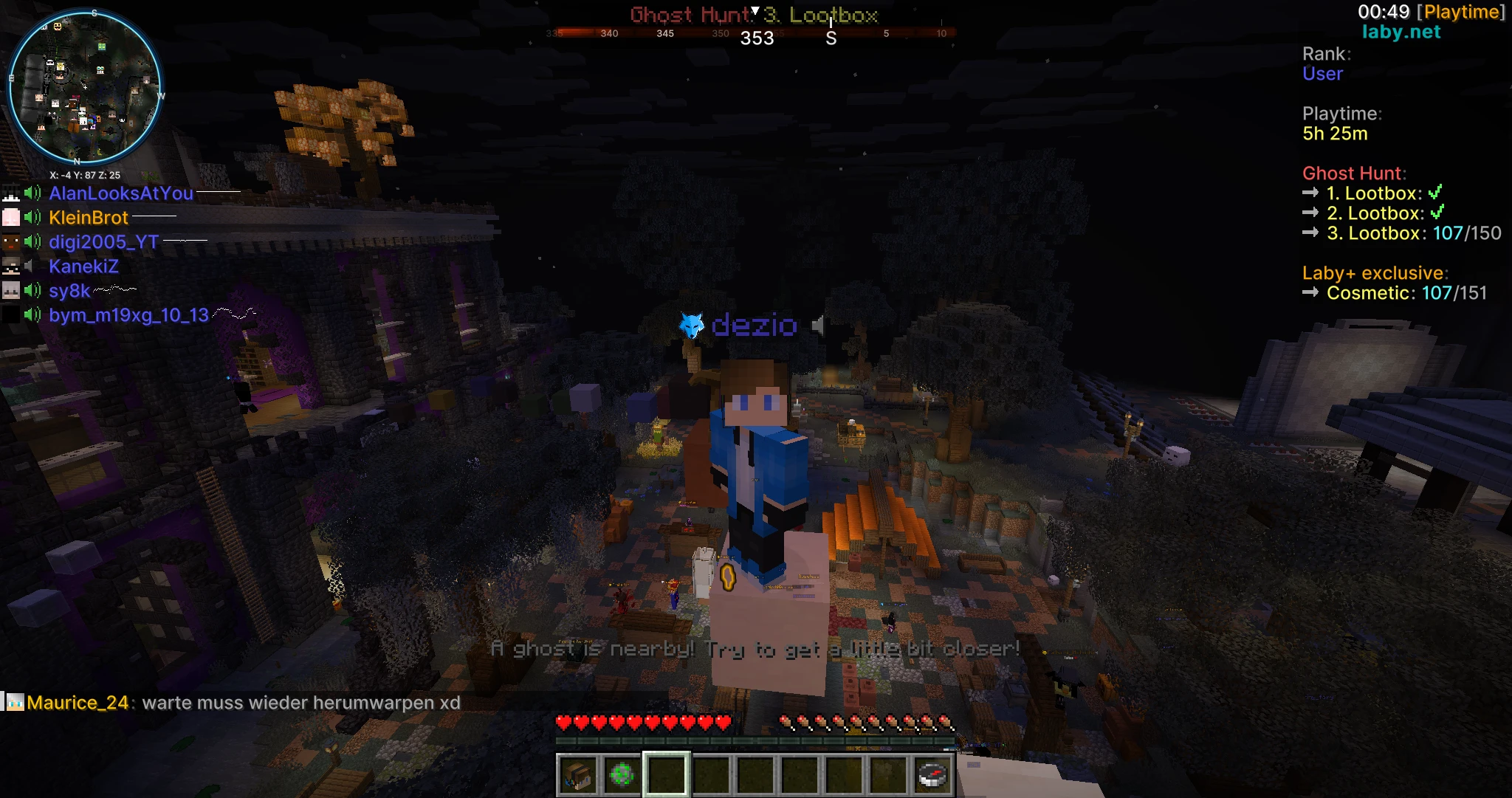The image size is (1512, 798).
Task: Click KleinBrot's player head avatar
Action: pos(12,216)
